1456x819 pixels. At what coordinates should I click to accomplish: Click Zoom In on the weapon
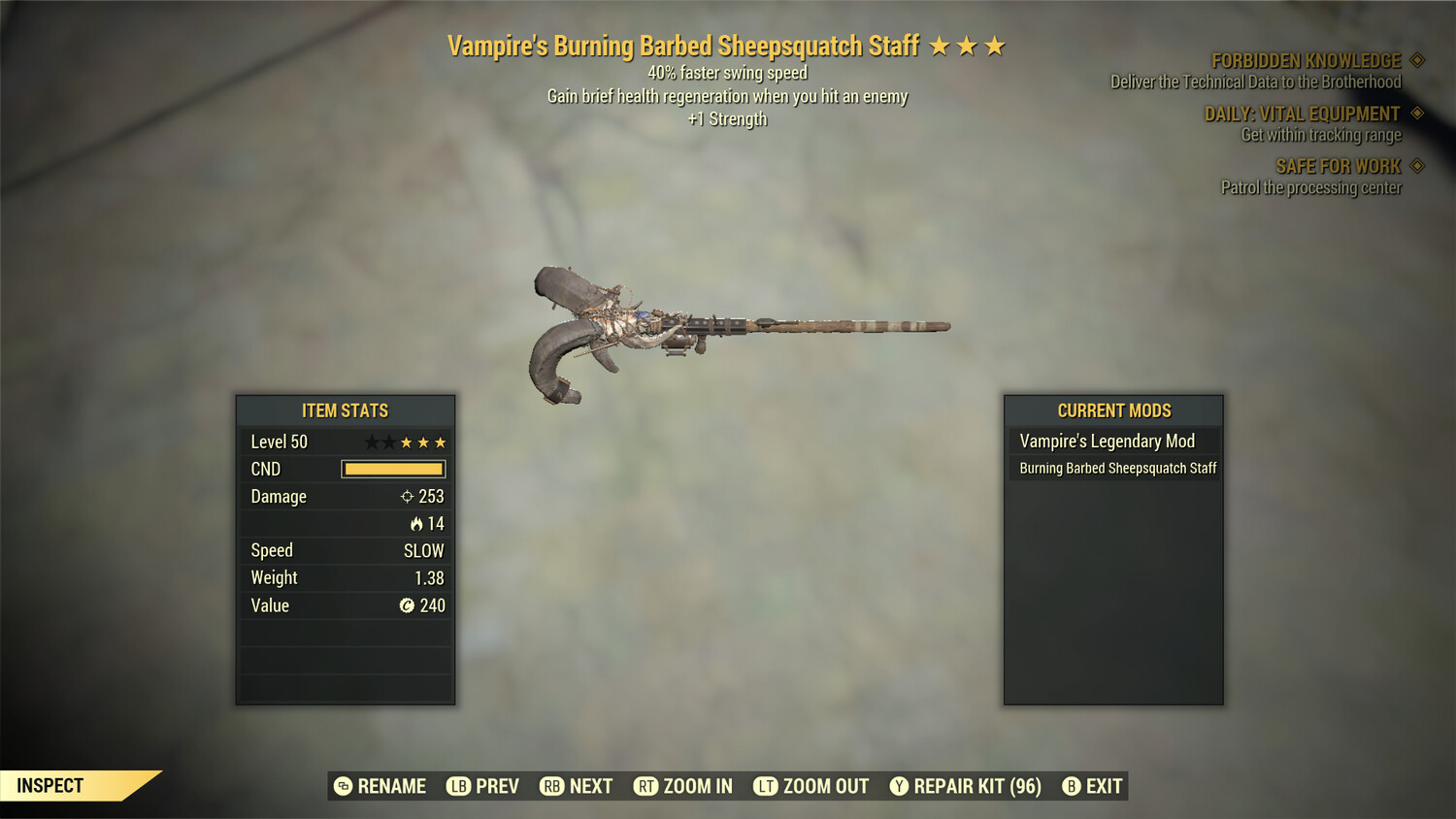pyautogui.click(x=683, y=786)
